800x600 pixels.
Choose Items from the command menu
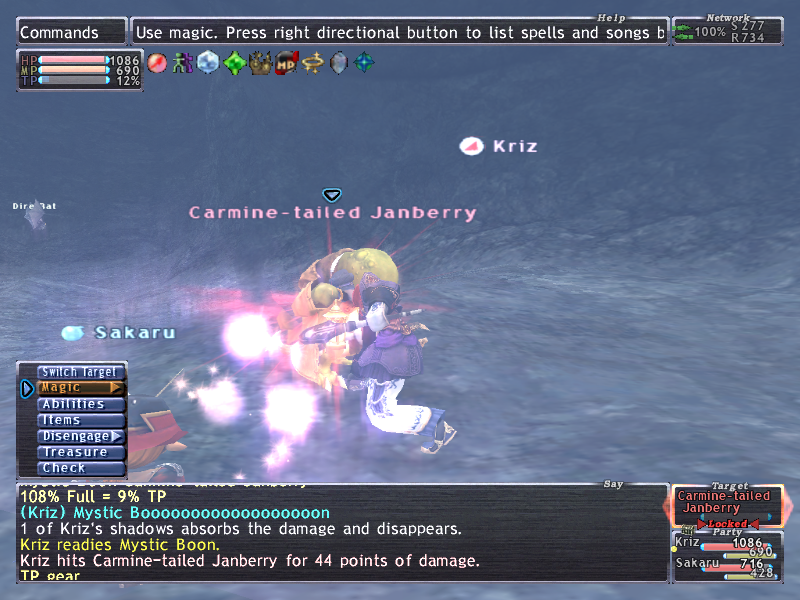(80, 420)
